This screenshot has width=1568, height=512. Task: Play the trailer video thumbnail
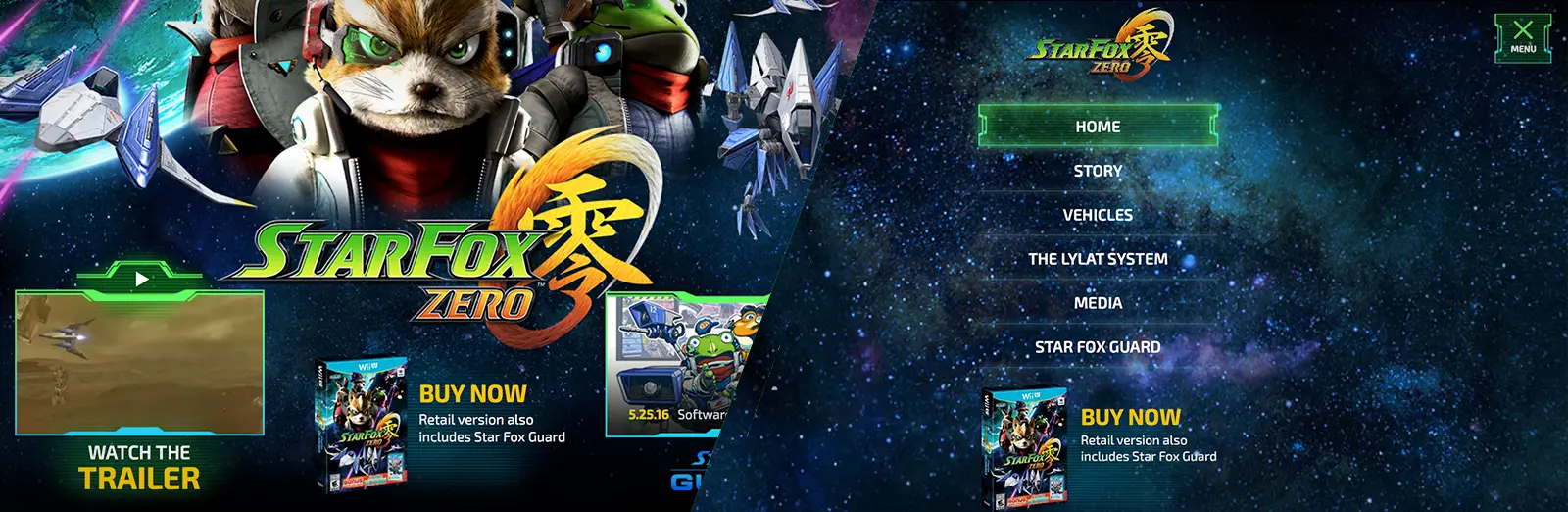(139, 363)
